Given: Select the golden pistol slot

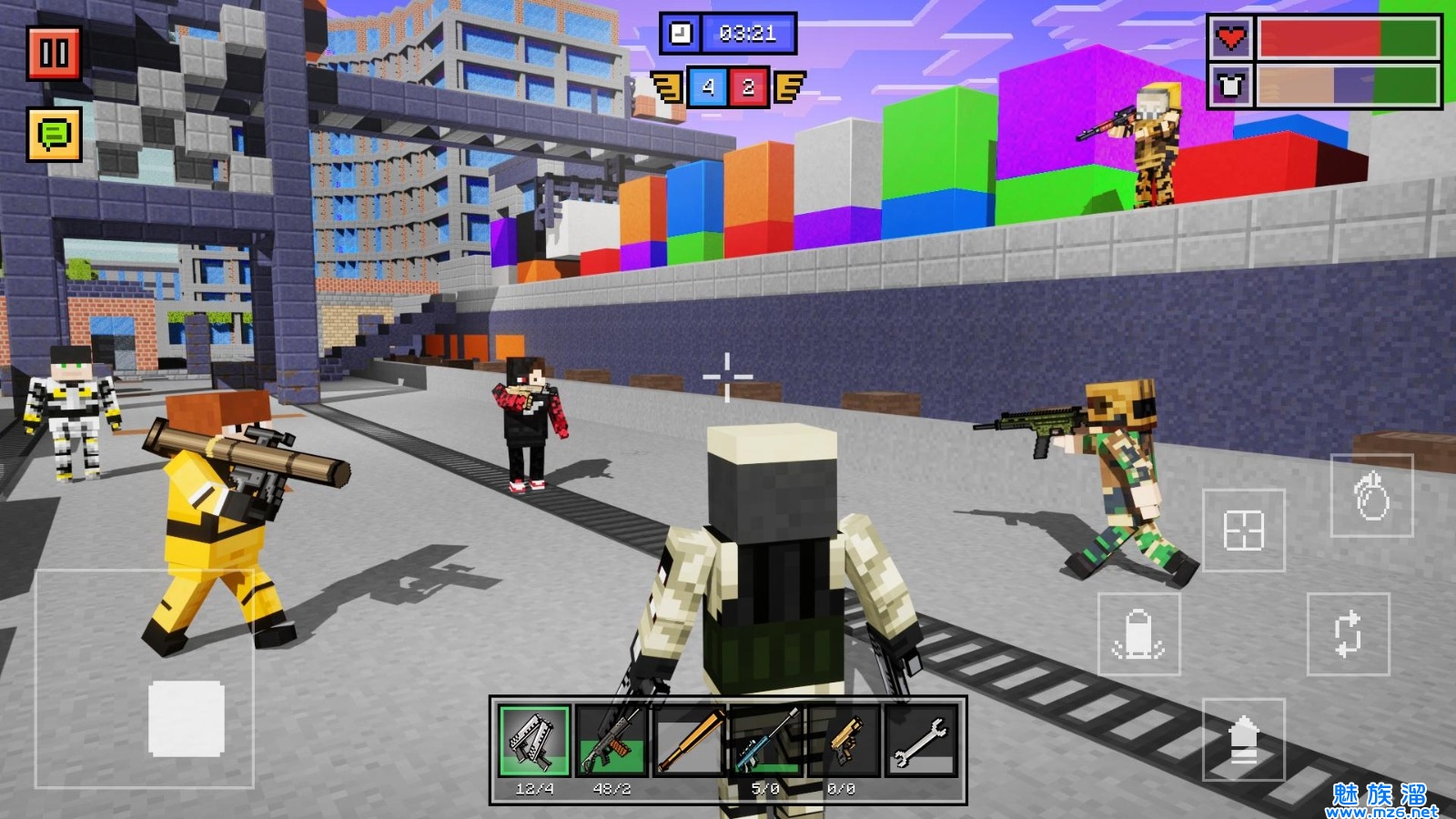Looking at the screenshot, I should [x=844, y=740].
